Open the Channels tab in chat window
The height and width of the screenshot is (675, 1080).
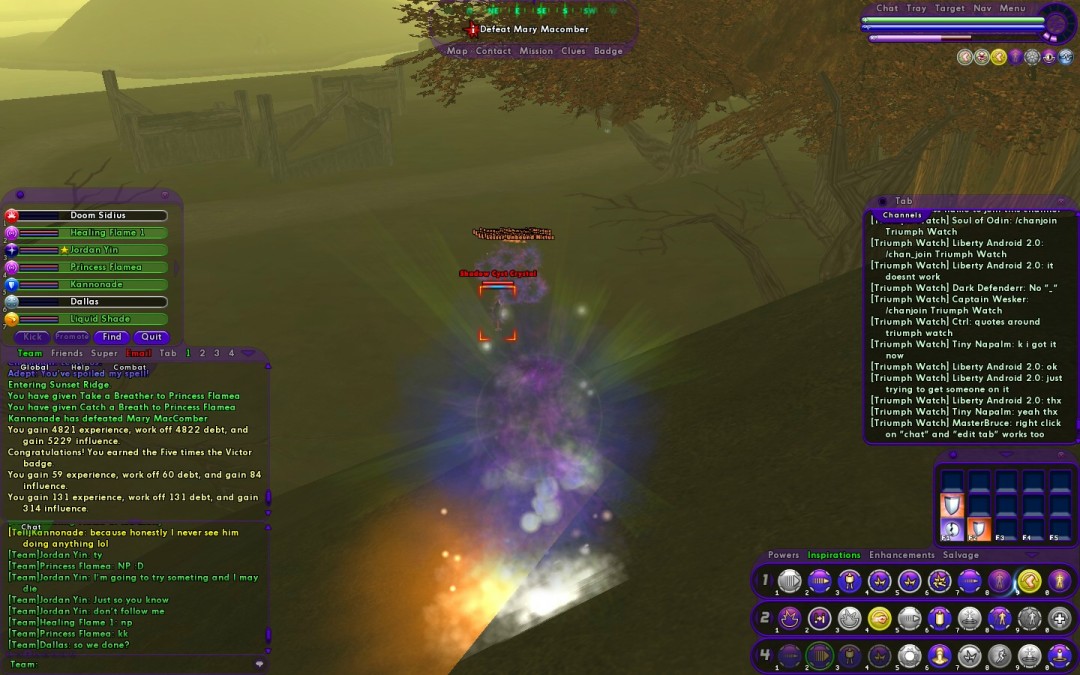[x=902, y=215]
